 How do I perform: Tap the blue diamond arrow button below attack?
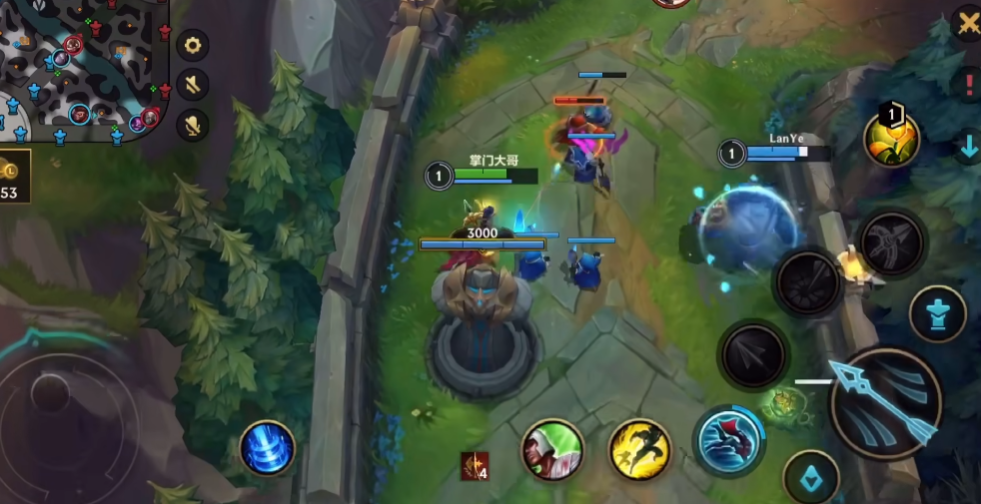pos(810,477)
